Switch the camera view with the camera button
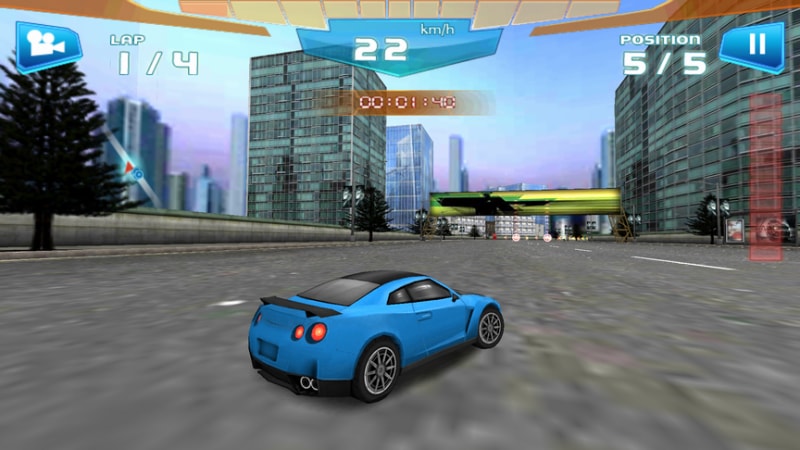 [46, 45]
